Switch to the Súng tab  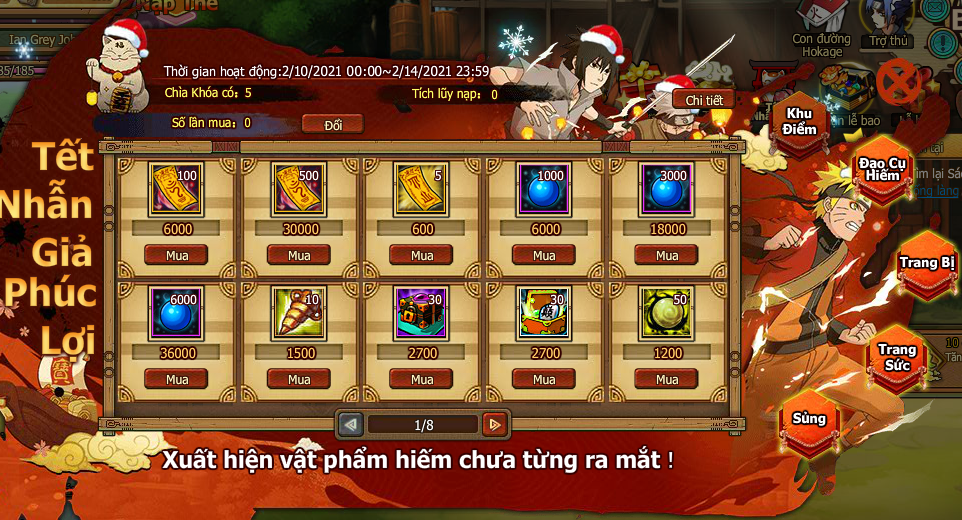click(809, 418)
